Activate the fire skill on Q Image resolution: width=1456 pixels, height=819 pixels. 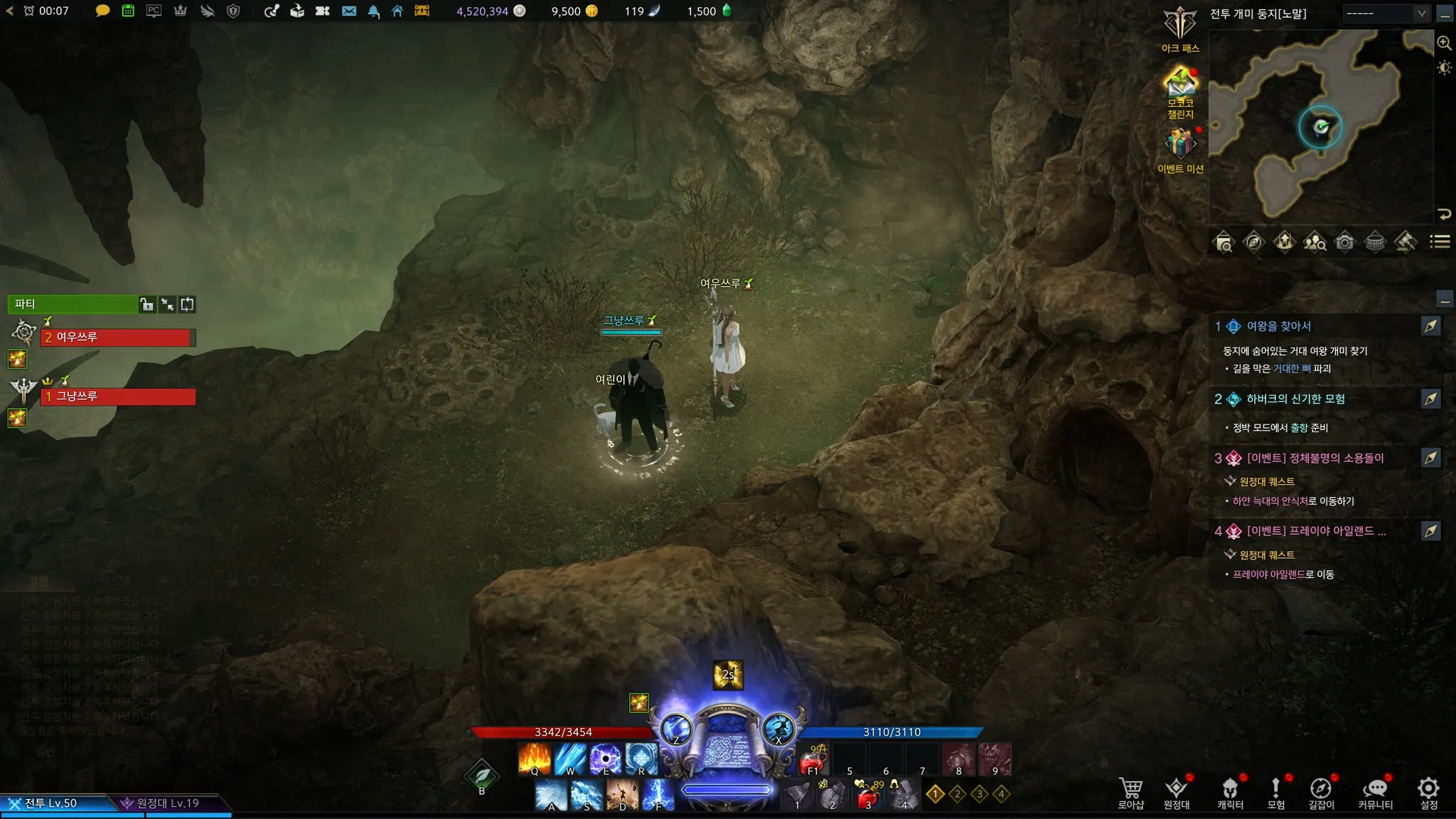[x=535, y=759]
